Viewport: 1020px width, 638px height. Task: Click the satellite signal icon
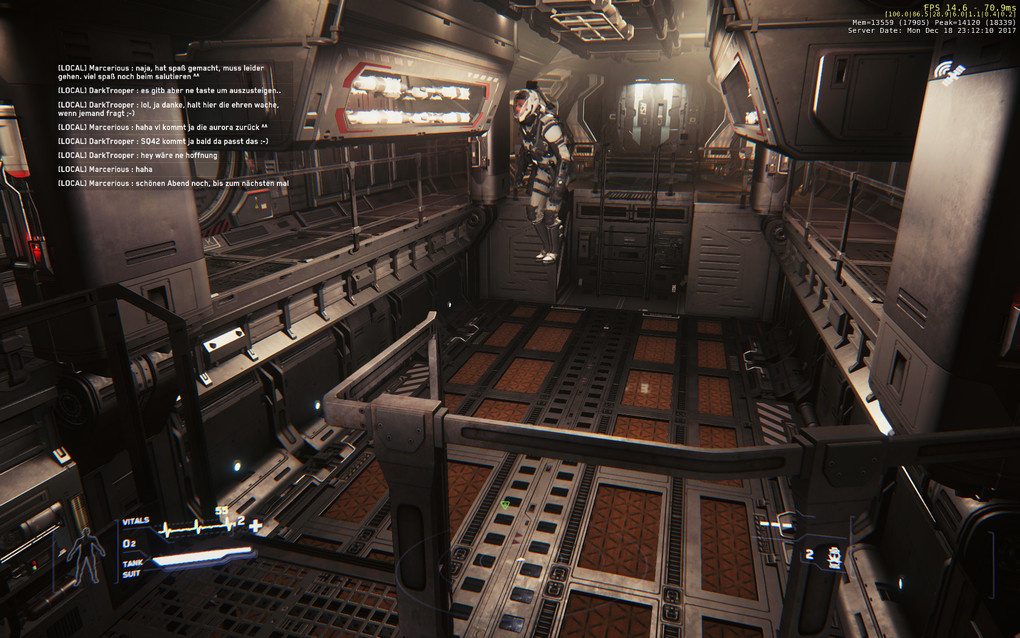(x=947, y=71)
